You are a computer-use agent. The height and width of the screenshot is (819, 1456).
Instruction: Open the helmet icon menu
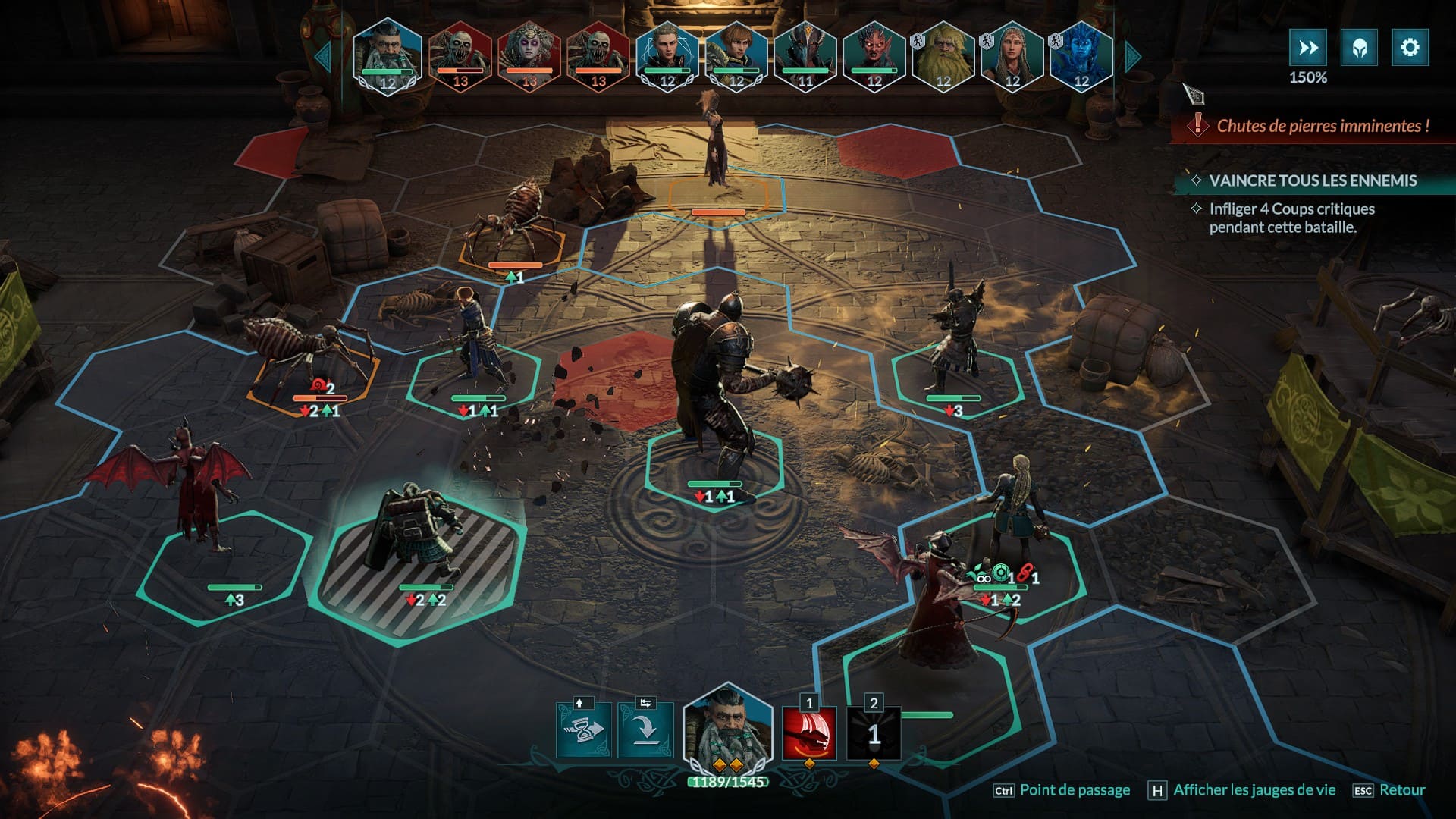pyautogui.click(x=1359, y=48)
